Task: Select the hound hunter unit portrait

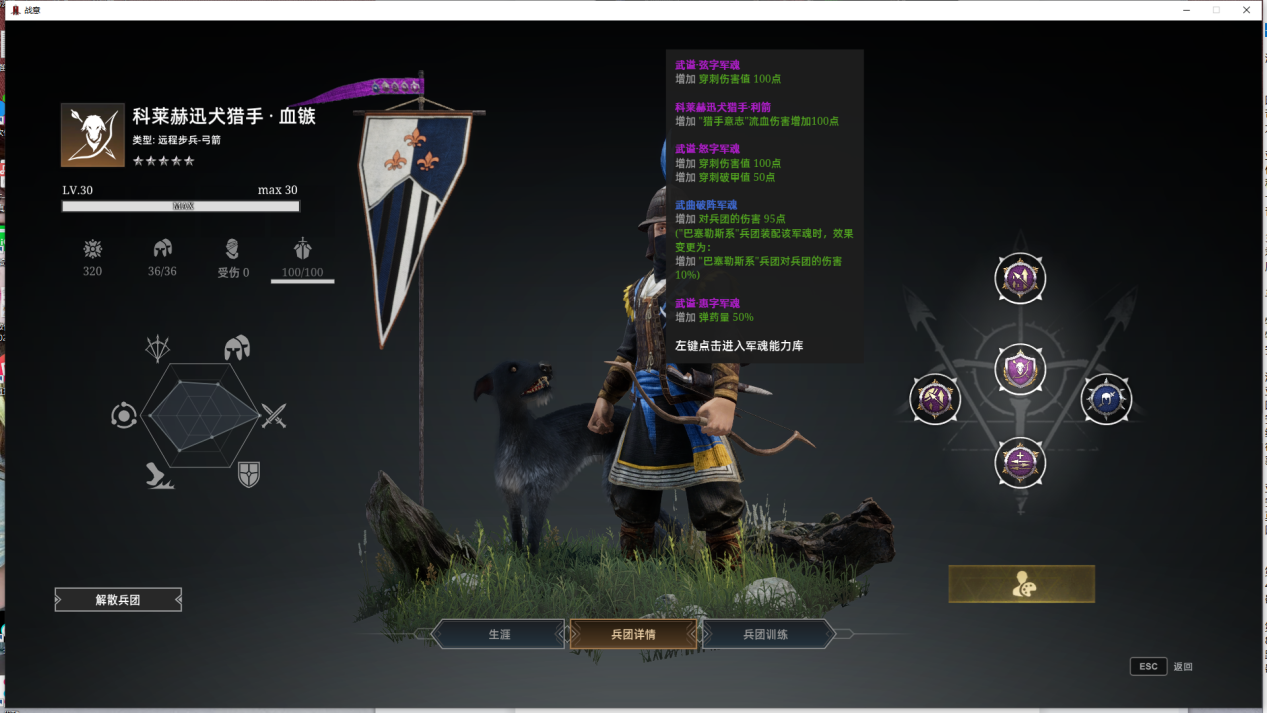Action: click(92, 134)
